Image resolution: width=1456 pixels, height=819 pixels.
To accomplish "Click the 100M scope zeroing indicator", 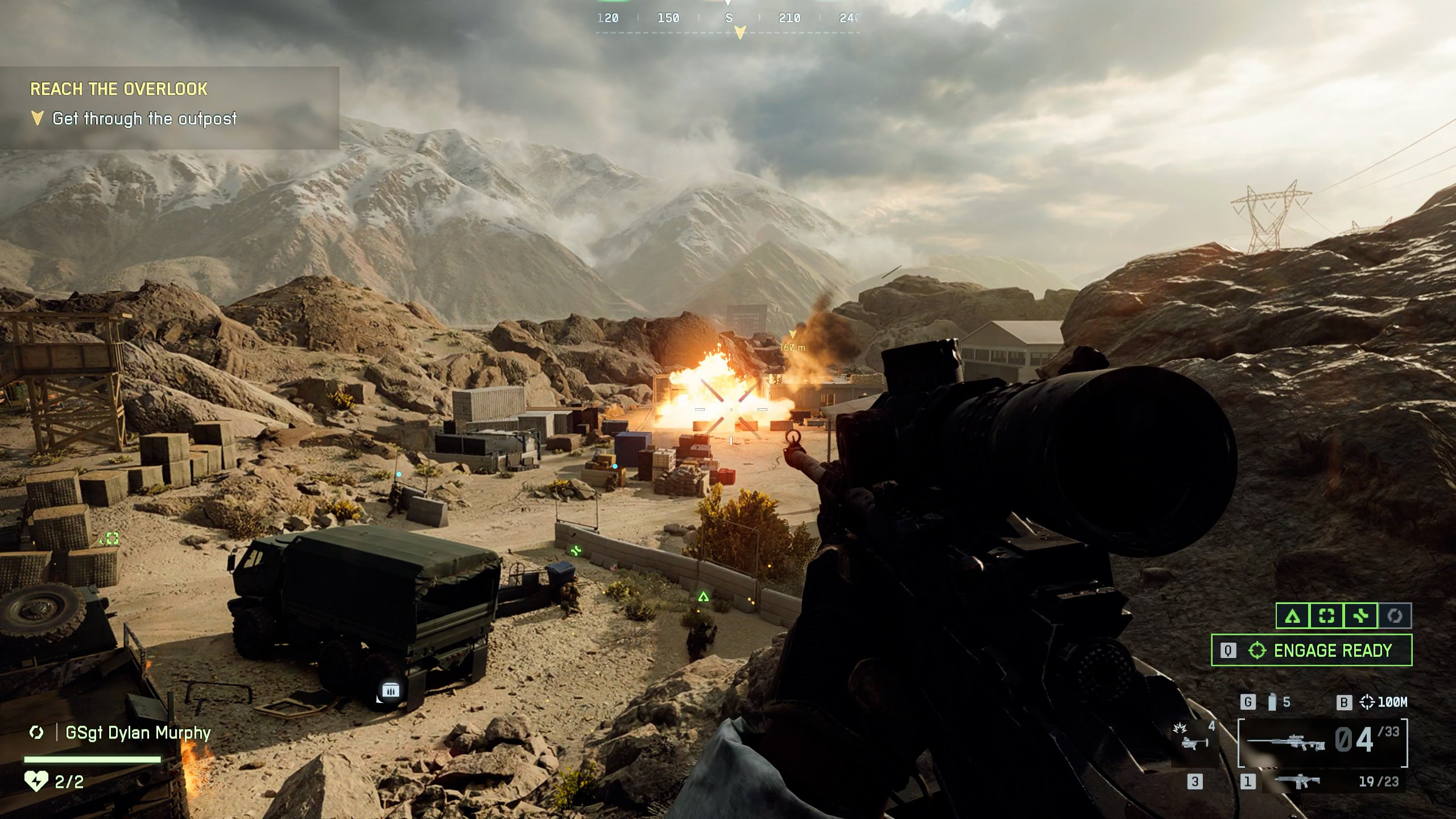I will click(x=1383, y=702).
